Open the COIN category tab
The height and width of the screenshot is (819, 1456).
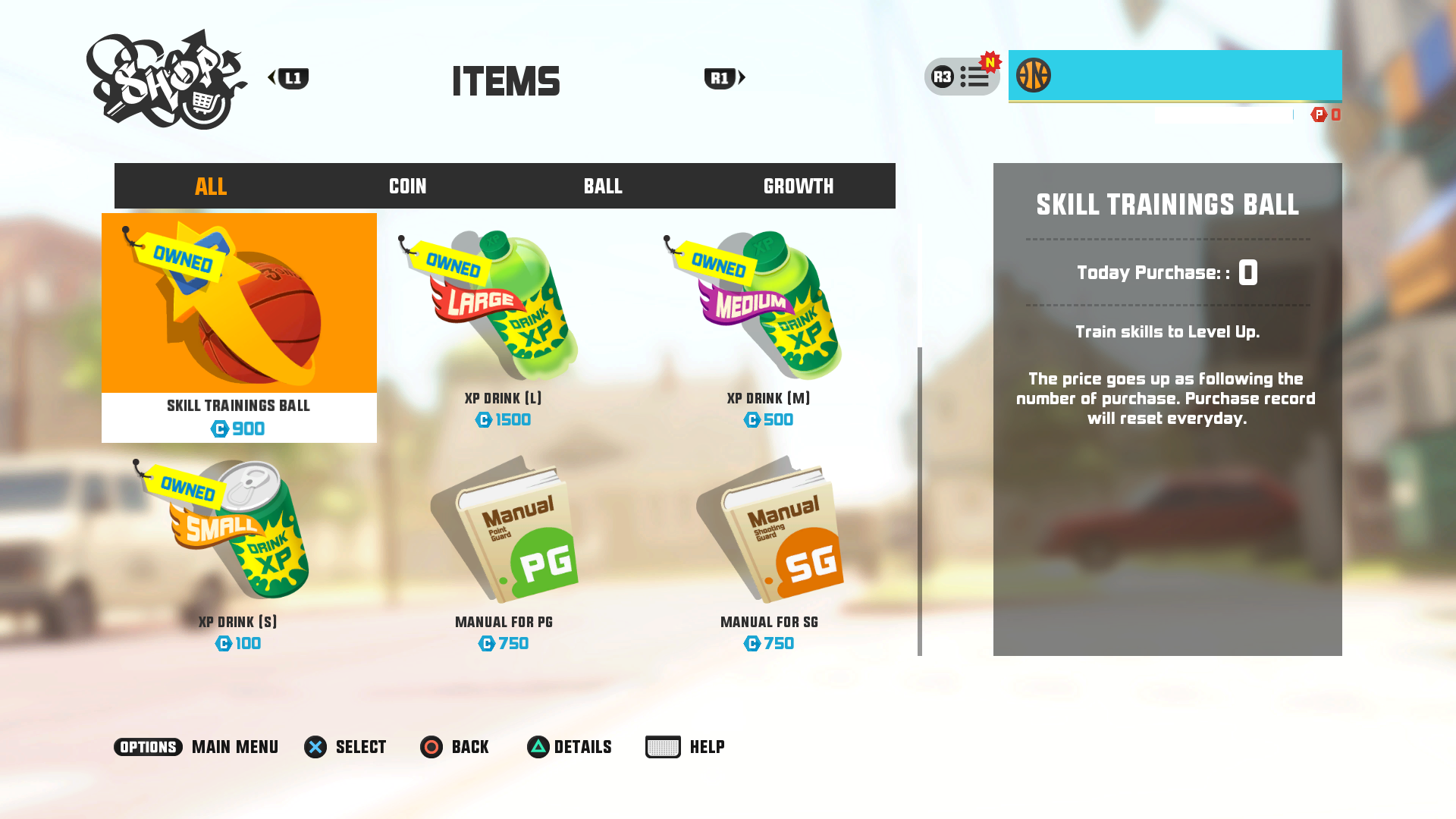(x=407, y=186)
